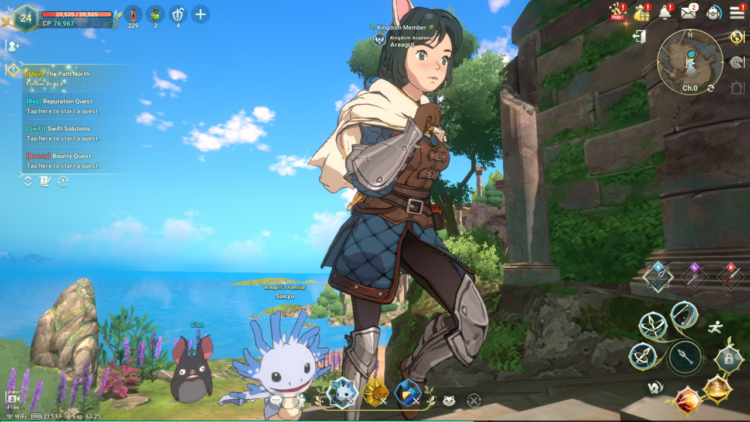Click the circular minimap

point(690,59)
